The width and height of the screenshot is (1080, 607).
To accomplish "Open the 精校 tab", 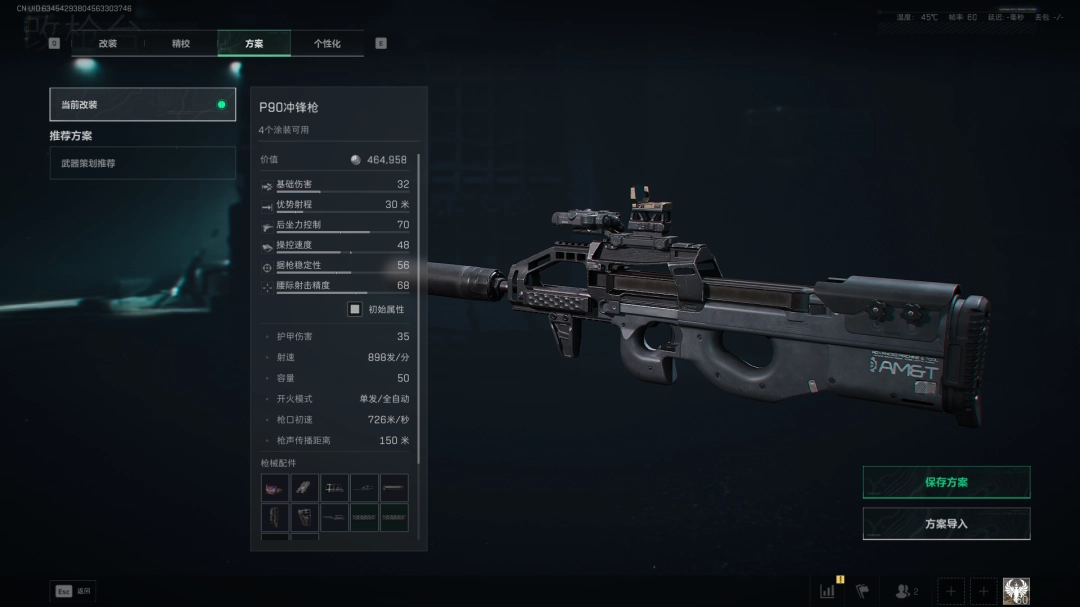I will click(x=181, y=44).
